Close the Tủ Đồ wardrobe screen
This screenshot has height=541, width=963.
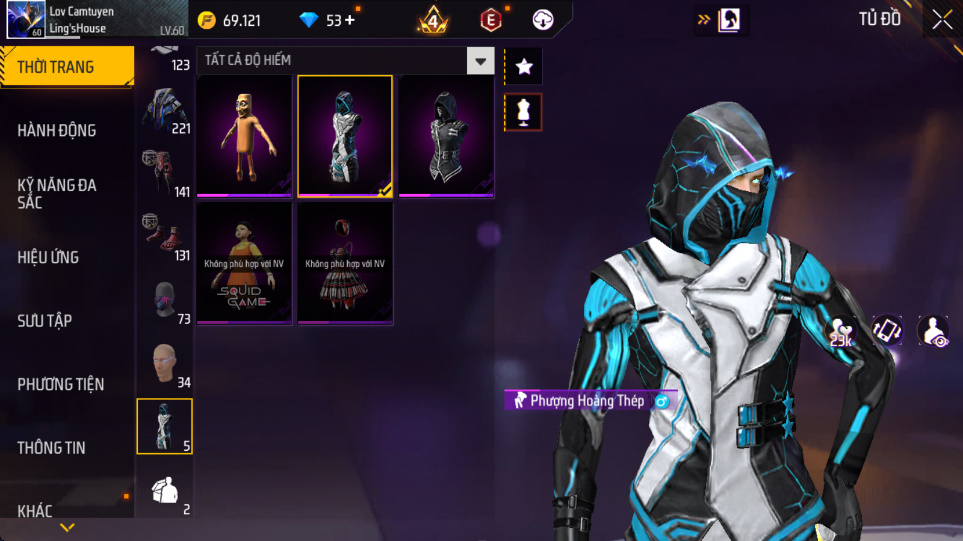942,19
